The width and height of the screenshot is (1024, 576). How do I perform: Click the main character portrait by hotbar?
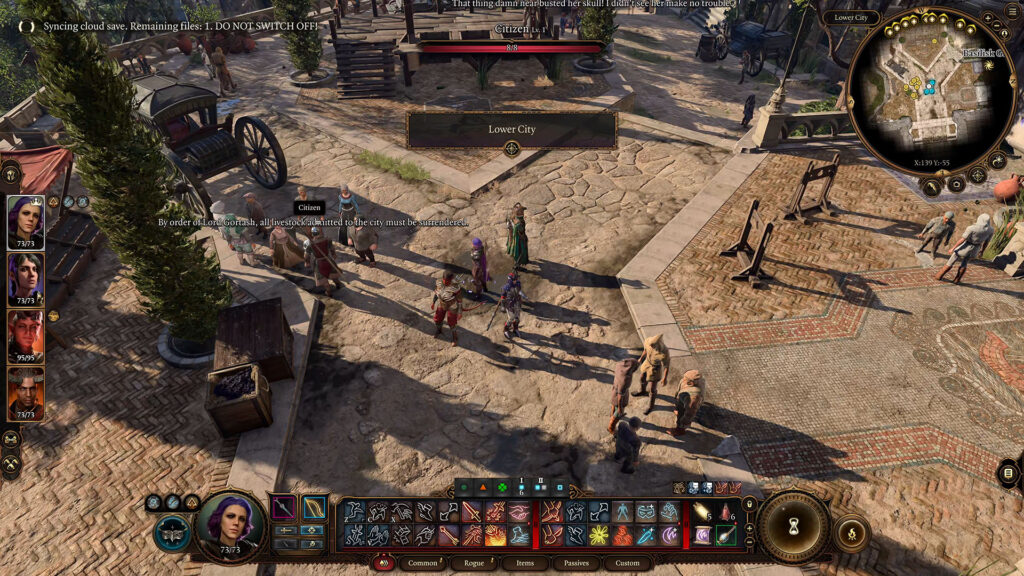pyautogui.click(x=231, y=523)
